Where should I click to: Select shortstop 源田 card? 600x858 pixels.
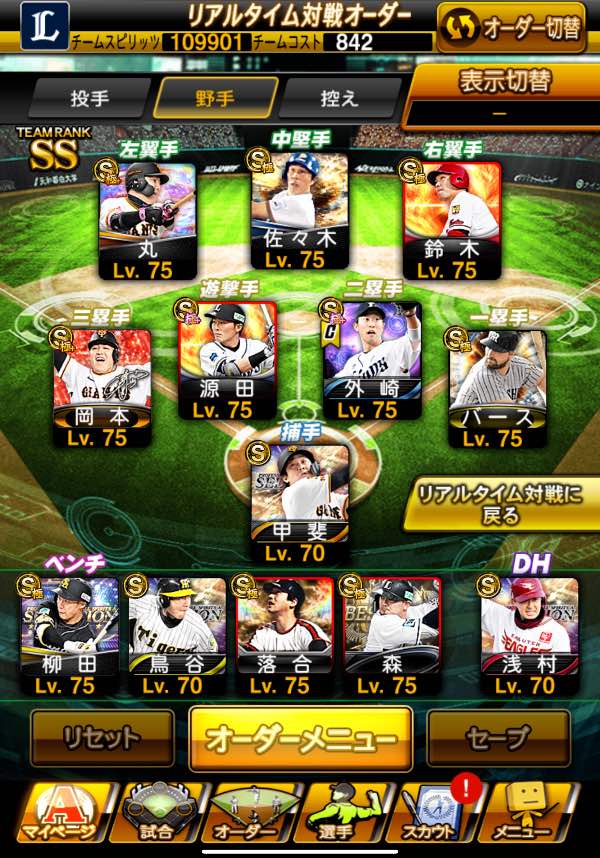click(x=226, y=360)
